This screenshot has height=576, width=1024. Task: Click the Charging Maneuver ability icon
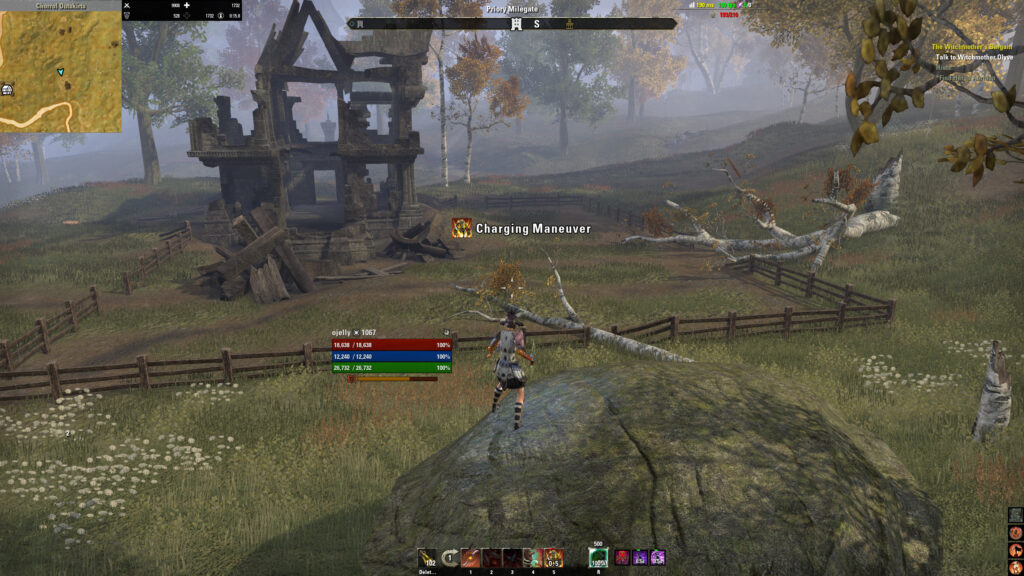point(462,229)
